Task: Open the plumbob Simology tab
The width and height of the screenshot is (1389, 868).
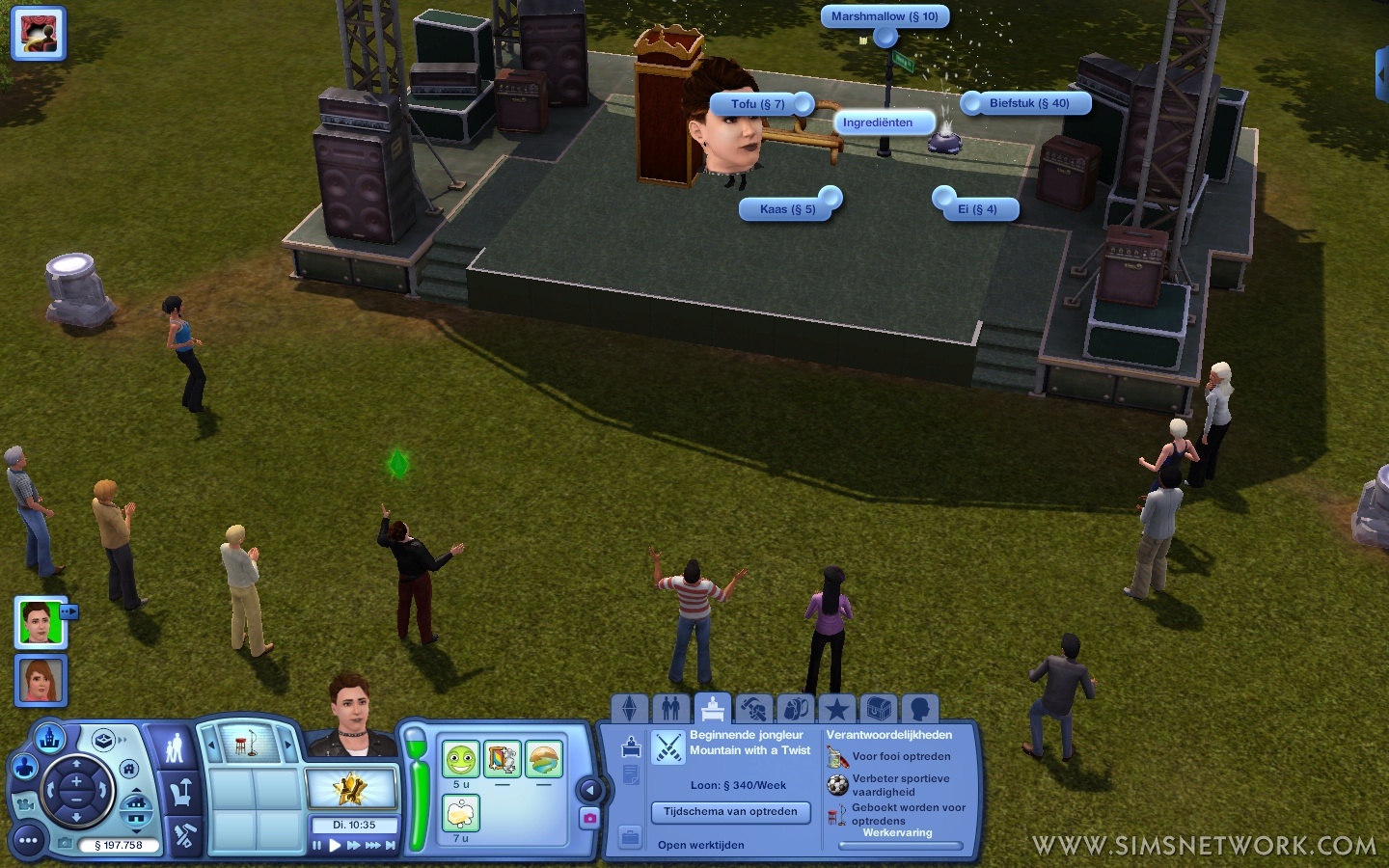Action: (629, 709)
